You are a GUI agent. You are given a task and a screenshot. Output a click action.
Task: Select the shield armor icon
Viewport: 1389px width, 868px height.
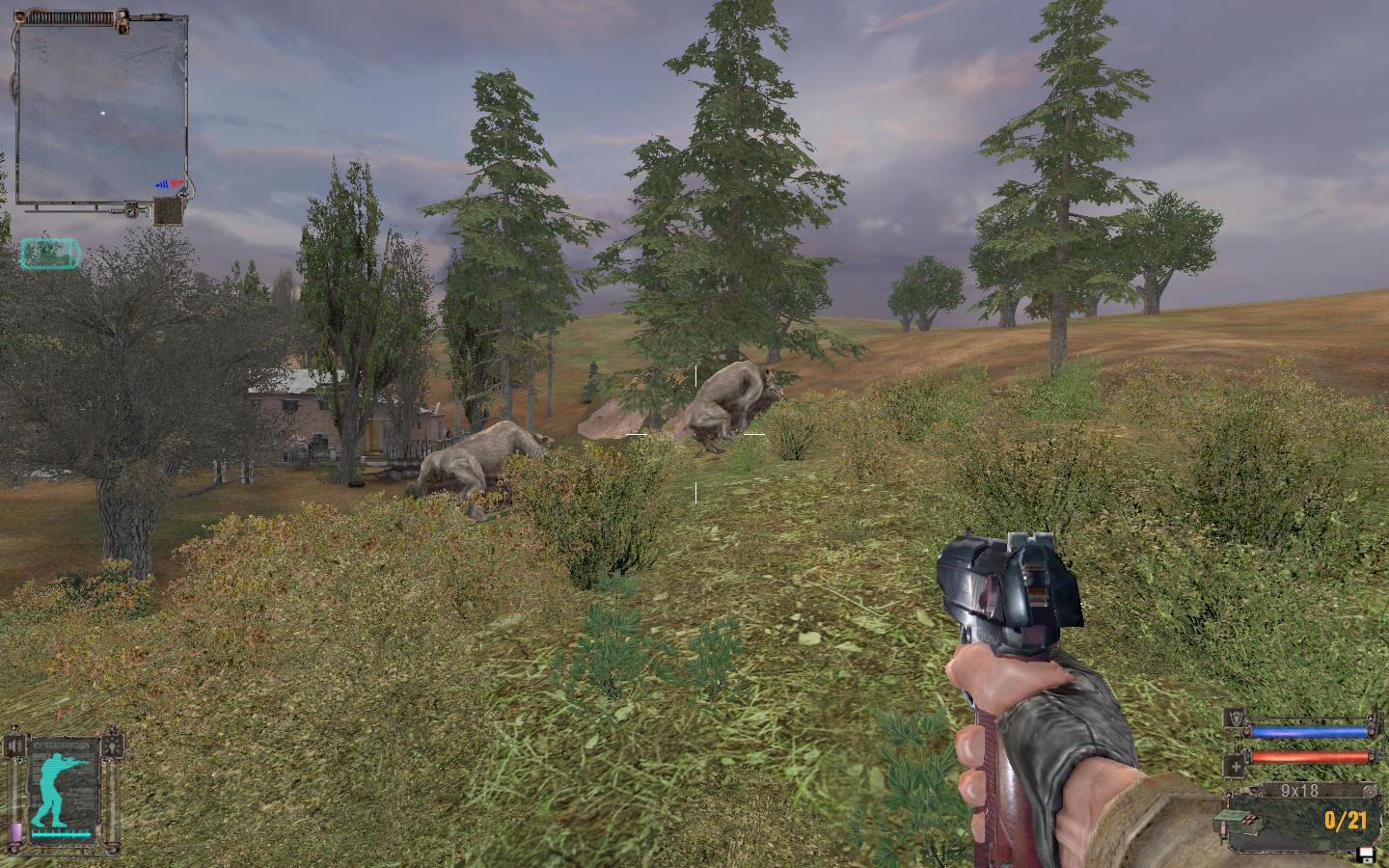coord(1236,719)
